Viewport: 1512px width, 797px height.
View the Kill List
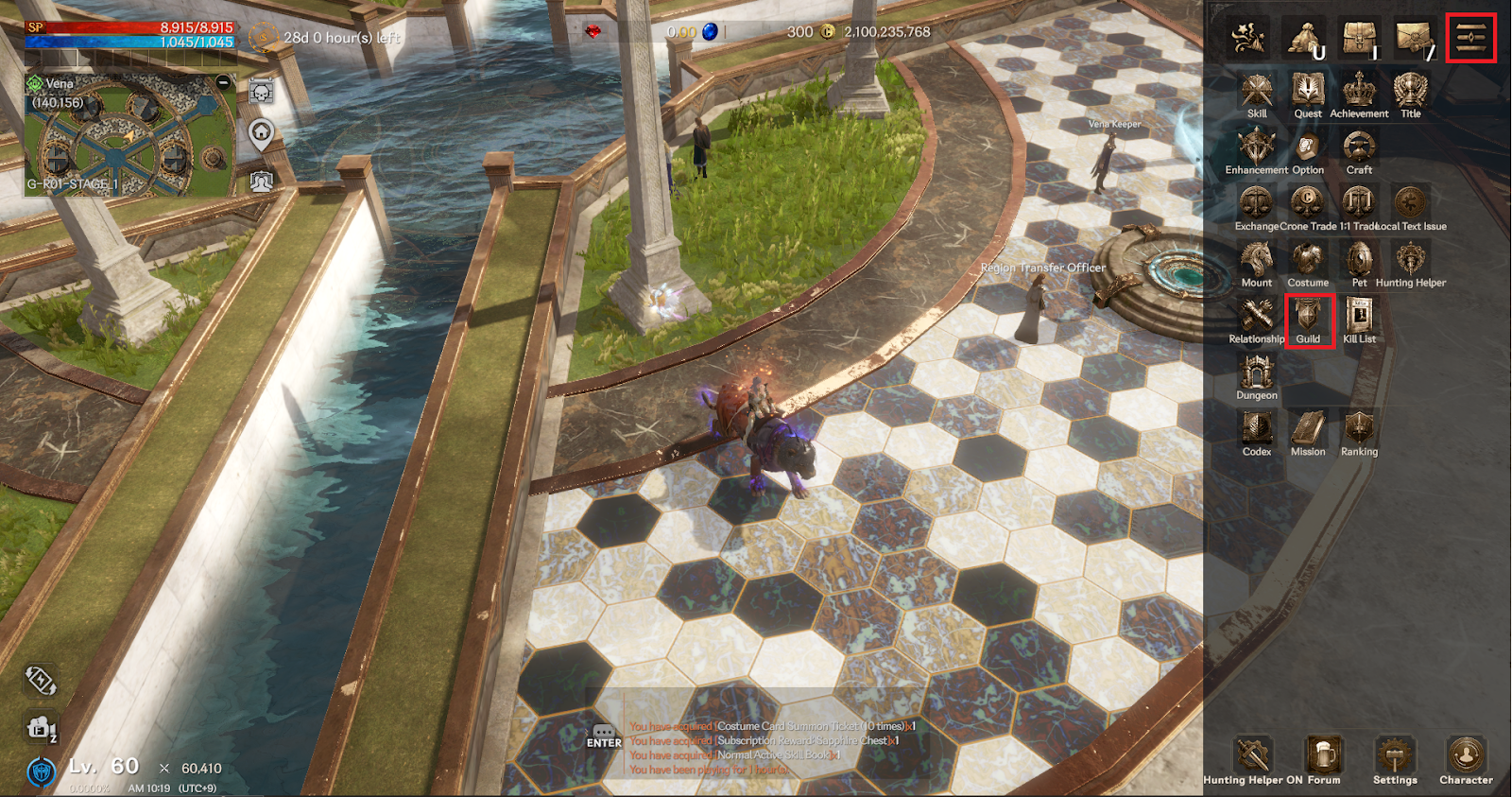(1359, 320)
